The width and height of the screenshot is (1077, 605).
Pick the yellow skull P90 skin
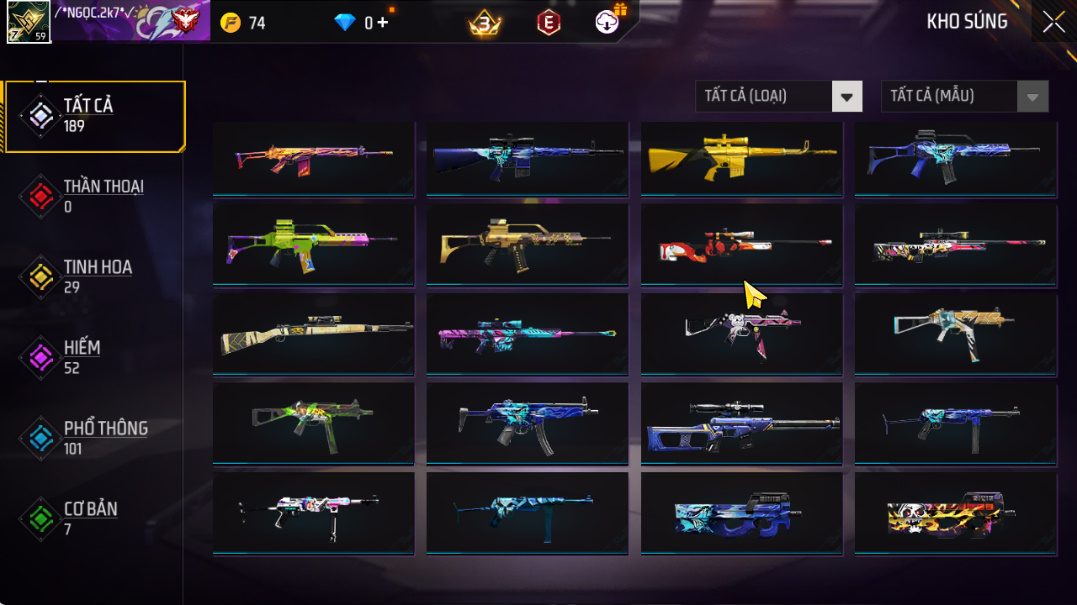tap(955, 513)
